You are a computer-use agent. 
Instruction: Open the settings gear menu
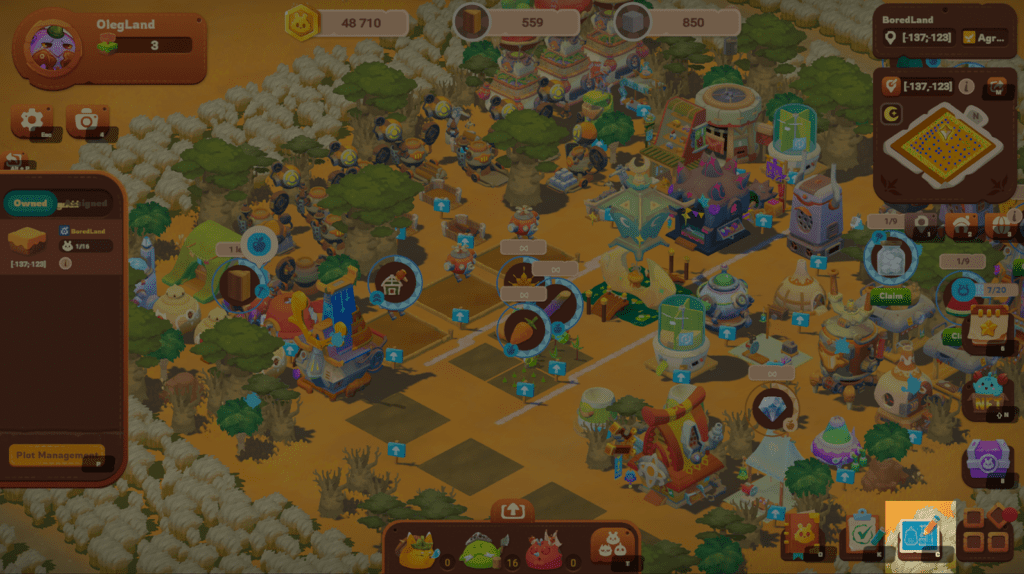[31, 121]
